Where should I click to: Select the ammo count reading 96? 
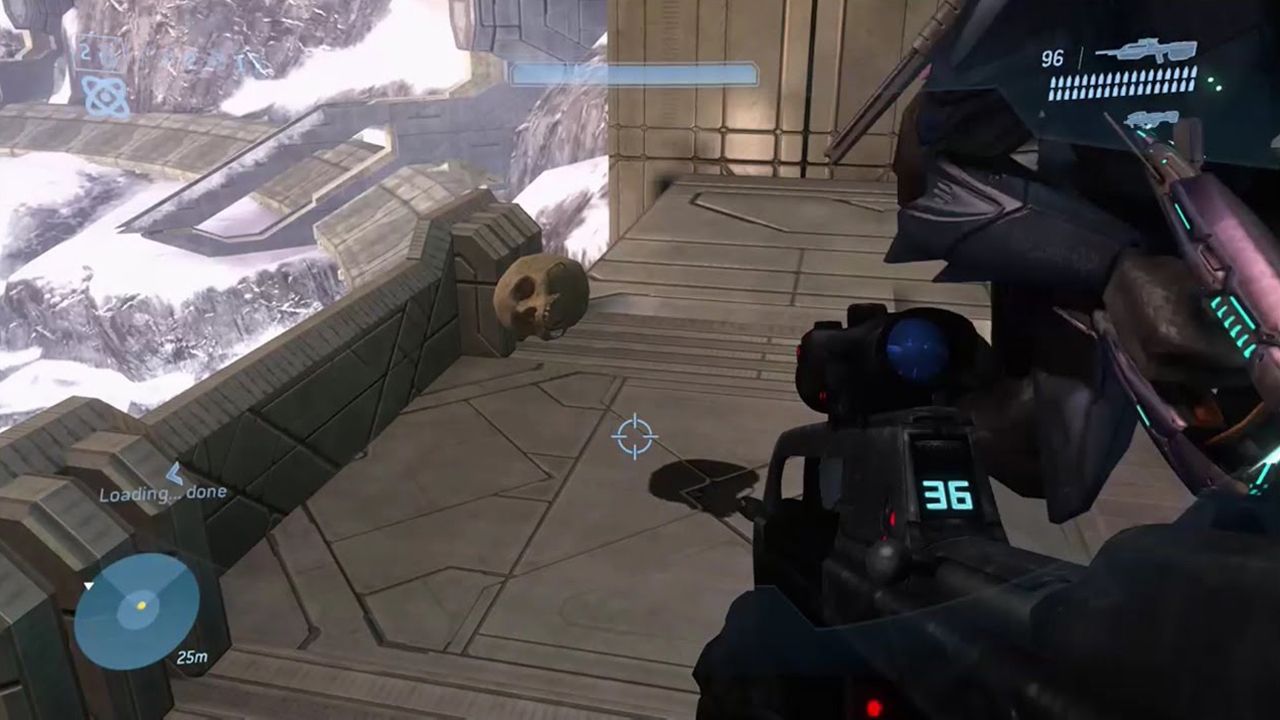coord(1052,57)
